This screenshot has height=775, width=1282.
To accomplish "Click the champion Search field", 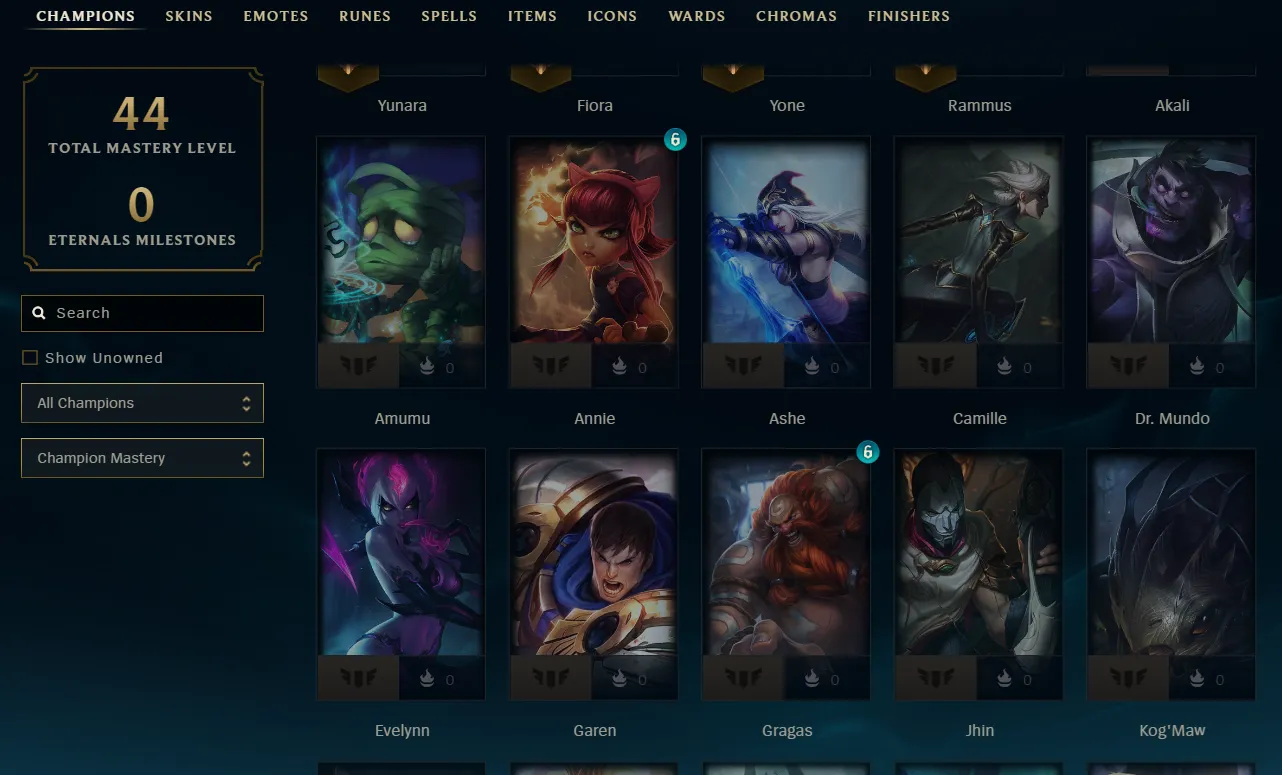I will (150, 313).
